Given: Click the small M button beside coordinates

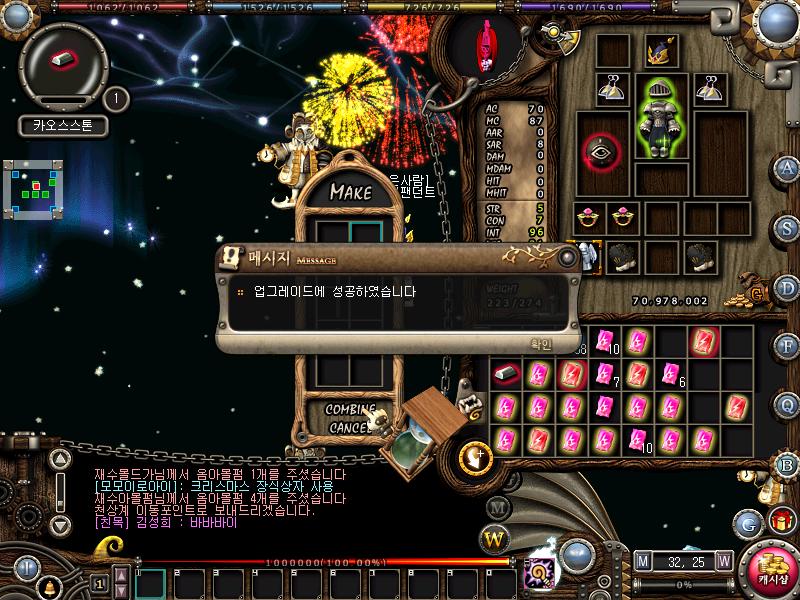Looking at the screenshot, I should pos(642,560).
